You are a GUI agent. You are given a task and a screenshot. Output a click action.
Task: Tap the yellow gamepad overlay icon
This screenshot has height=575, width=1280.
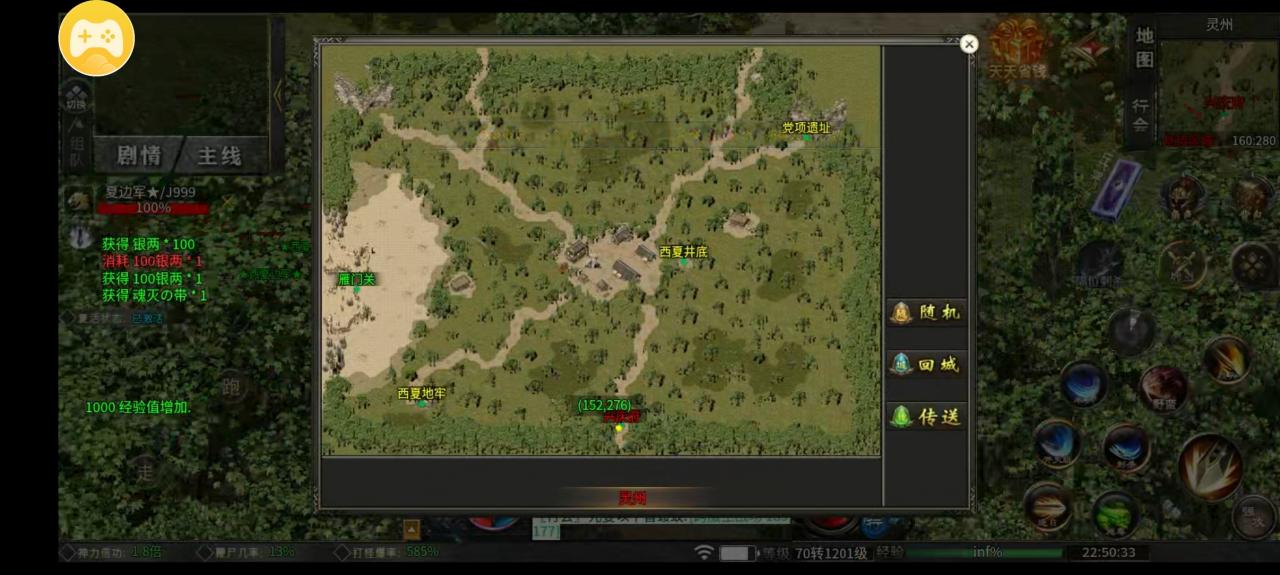tap(96, 38)
